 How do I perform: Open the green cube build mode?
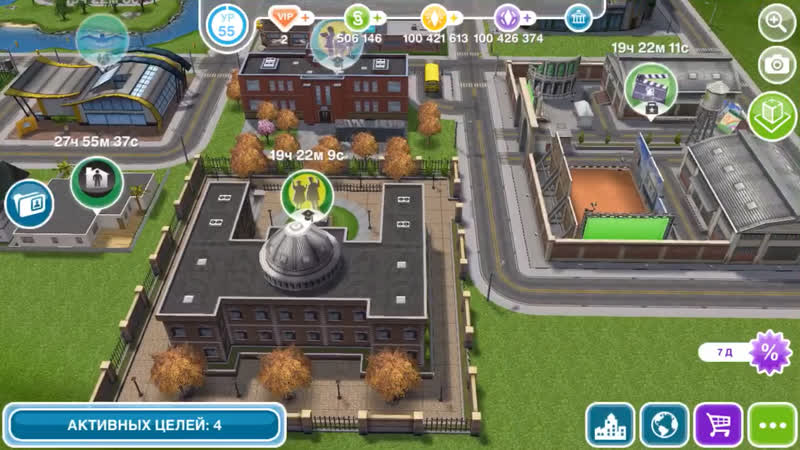pos(772,114)
